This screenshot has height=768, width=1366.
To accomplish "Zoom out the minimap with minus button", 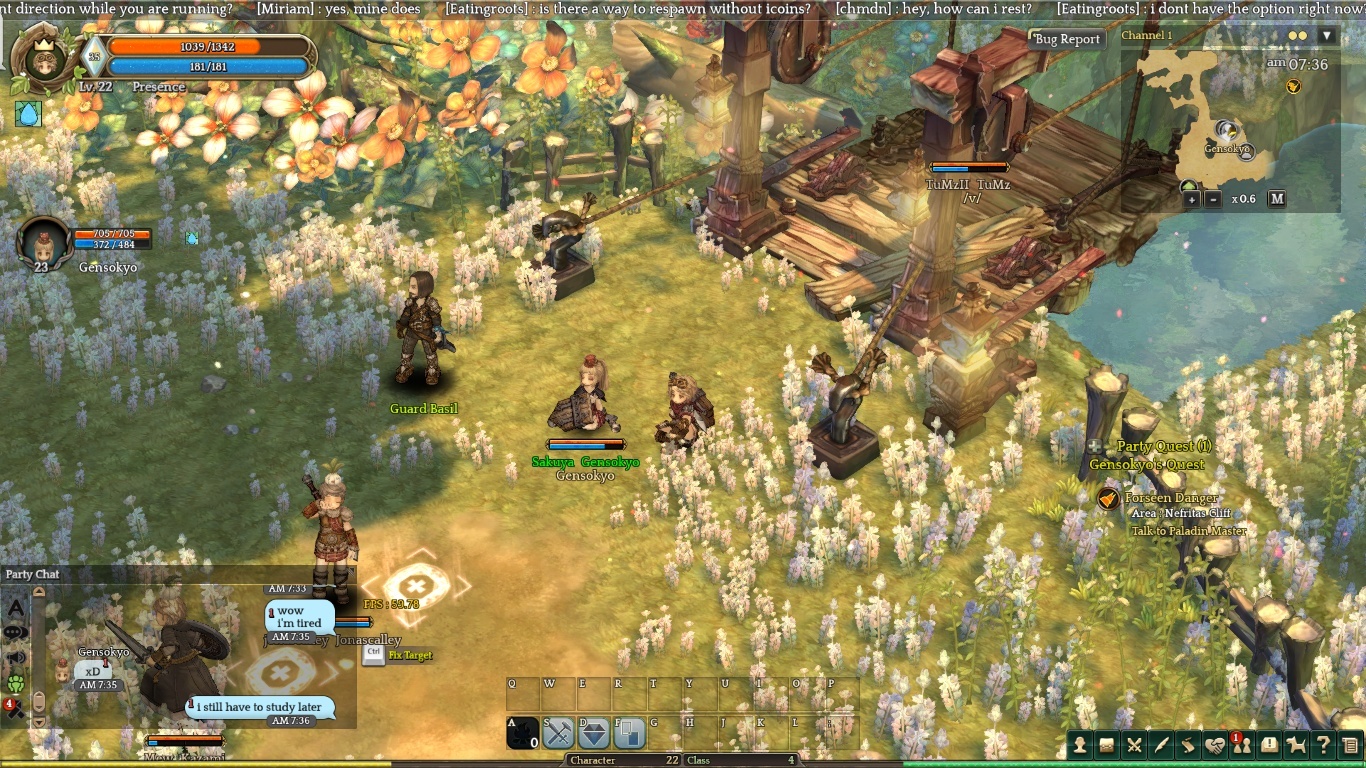I will [x=1213, y=199].
